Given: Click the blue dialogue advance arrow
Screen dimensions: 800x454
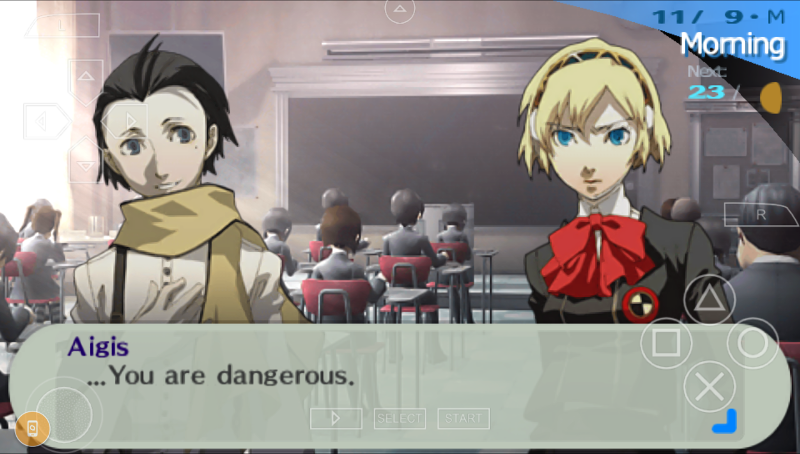Looking at the screenshot, I should click(x=725, y=422).
